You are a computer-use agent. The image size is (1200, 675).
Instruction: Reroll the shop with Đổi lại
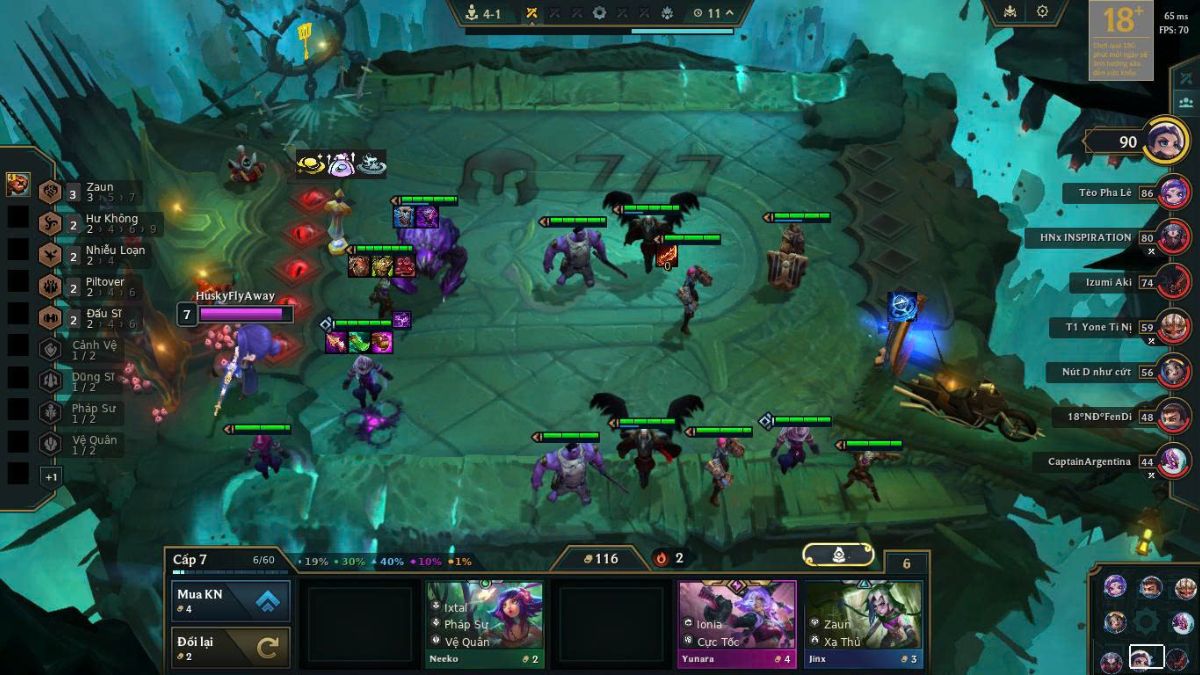pyautogui.click(x=231, y=647)
